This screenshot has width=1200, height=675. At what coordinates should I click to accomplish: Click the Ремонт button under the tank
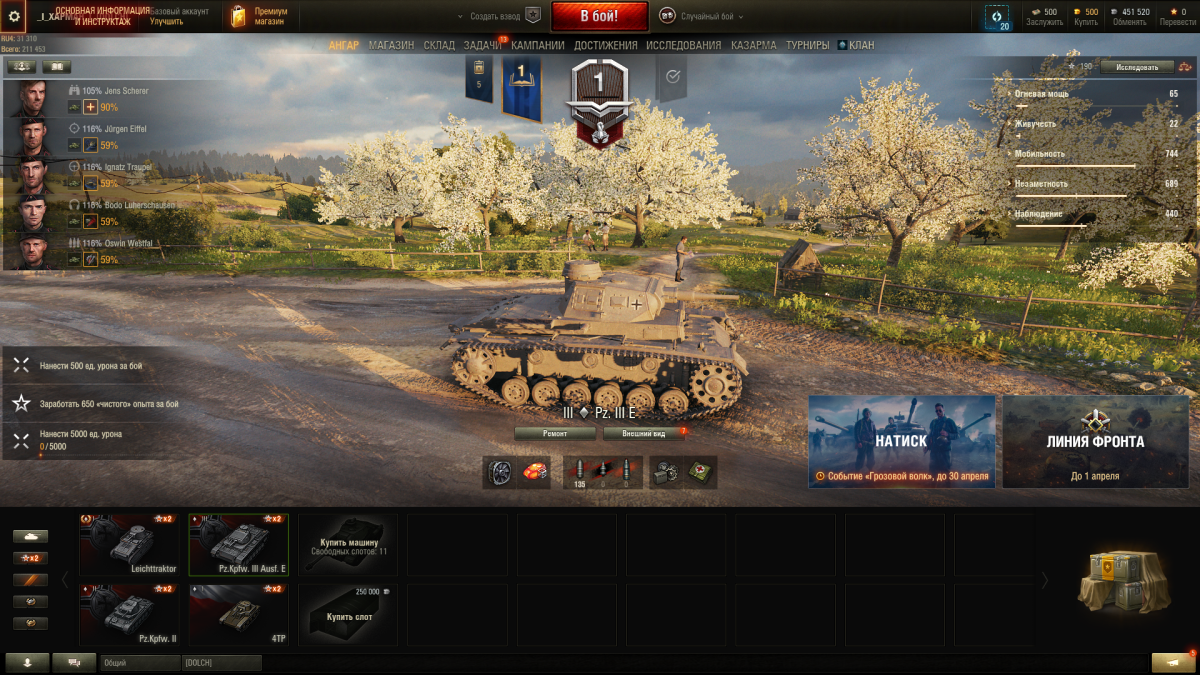click(x=555, y=433)
